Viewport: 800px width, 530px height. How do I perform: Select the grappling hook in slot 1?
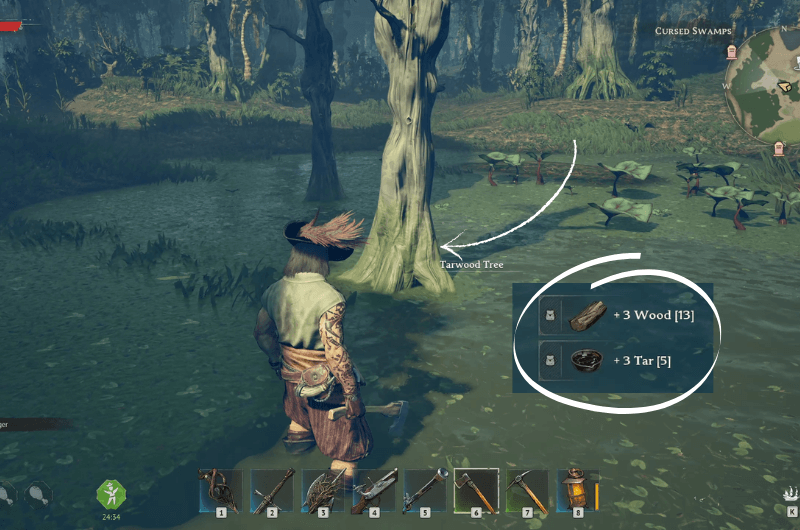[220, 491]
